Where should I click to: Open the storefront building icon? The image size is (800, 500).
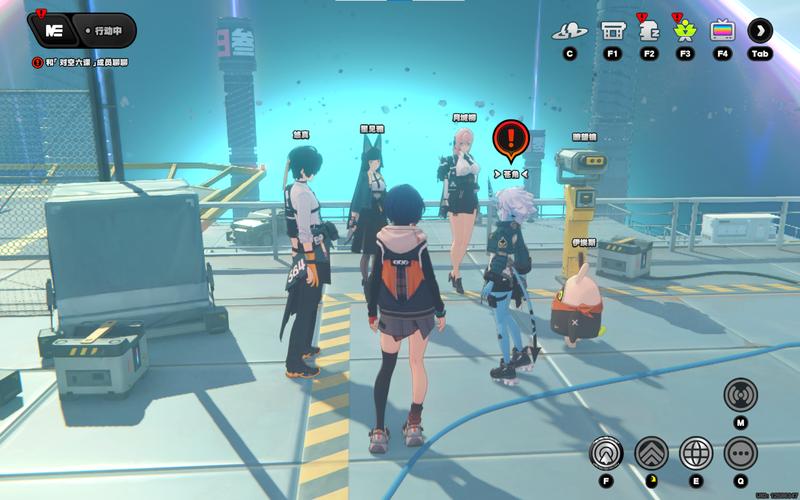click(x=613, y=30)
